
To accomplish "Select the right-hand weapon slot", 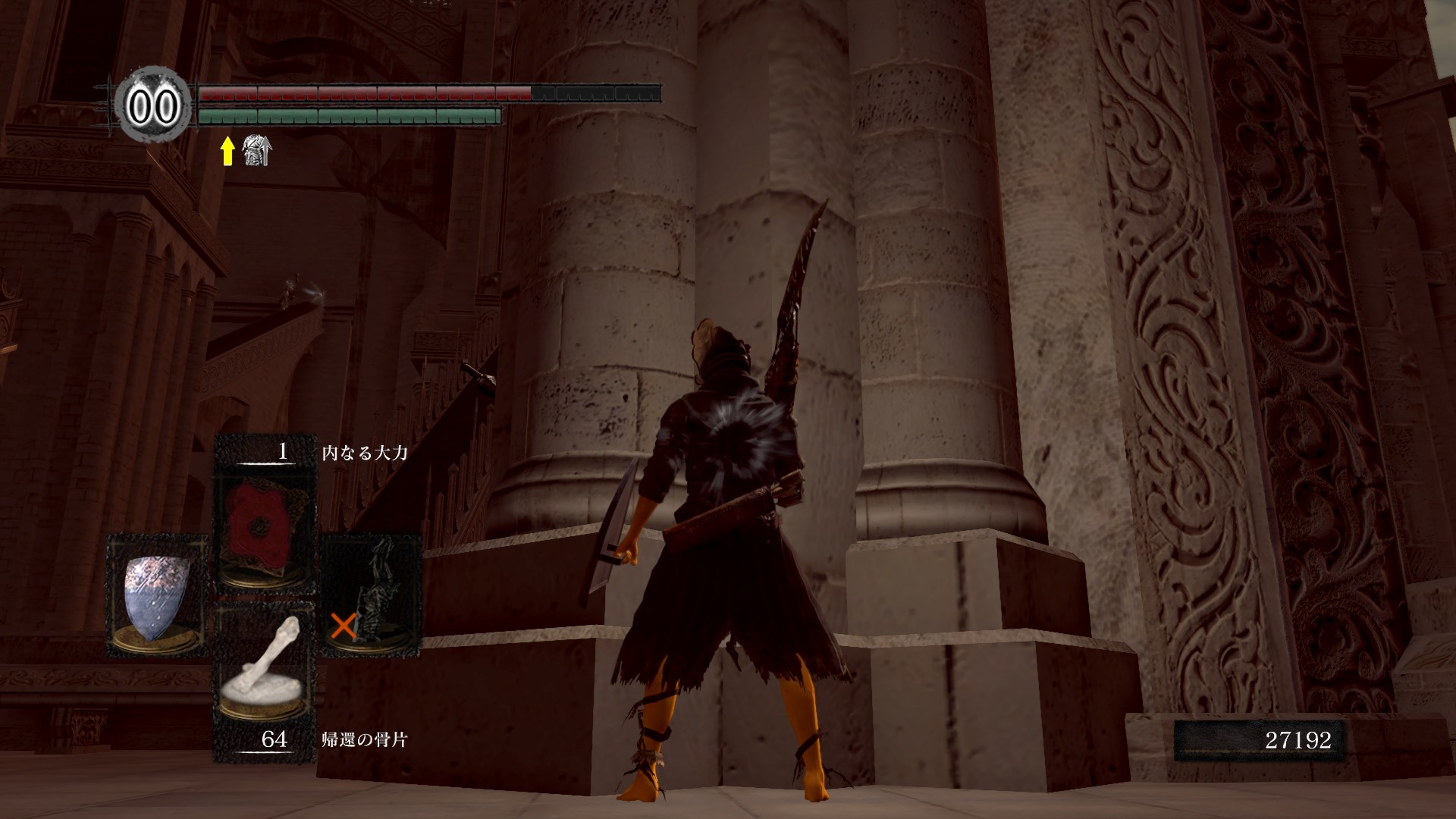I will click(x=372, y=595).
